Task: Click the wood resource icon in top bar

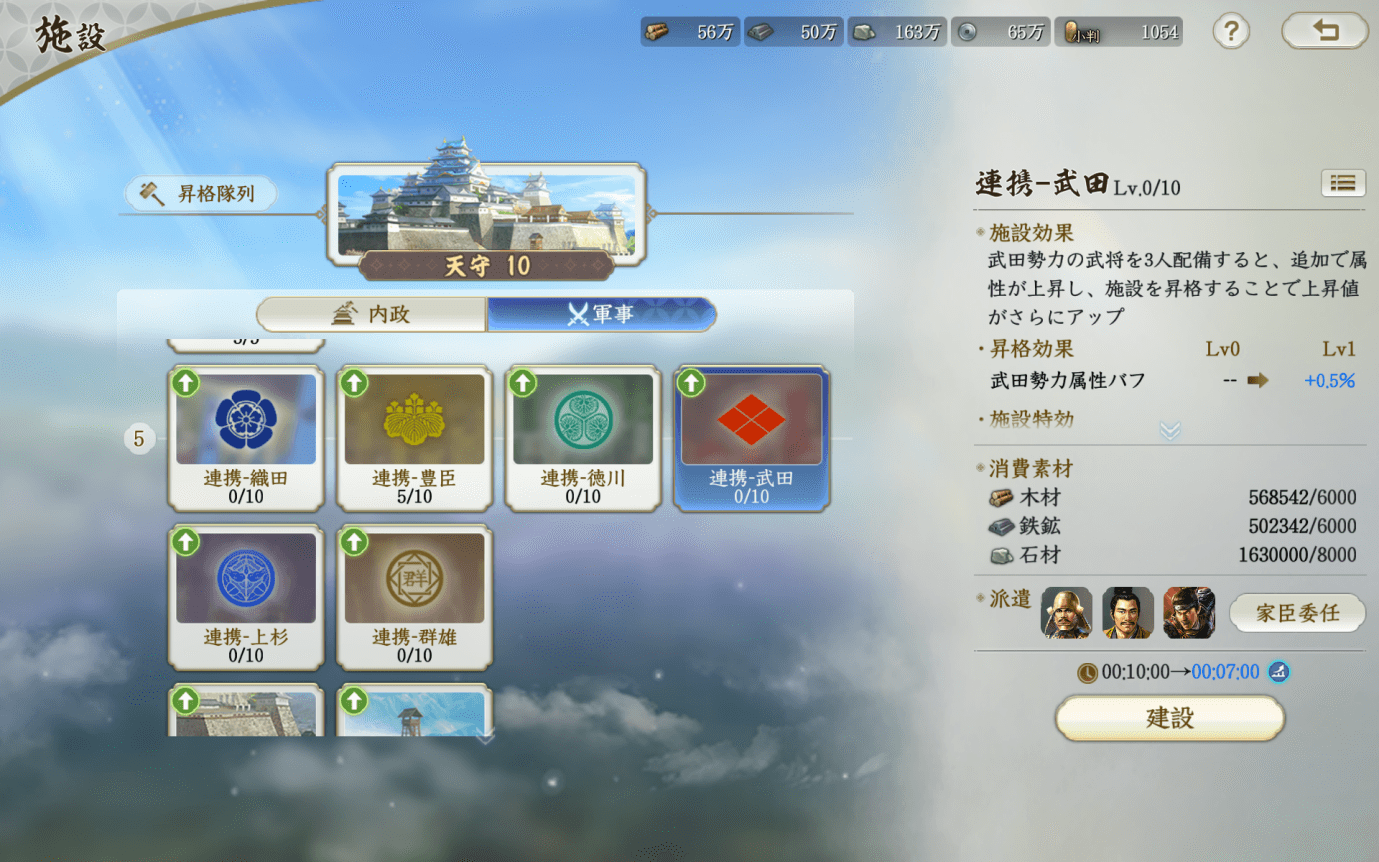Action: 657,31
